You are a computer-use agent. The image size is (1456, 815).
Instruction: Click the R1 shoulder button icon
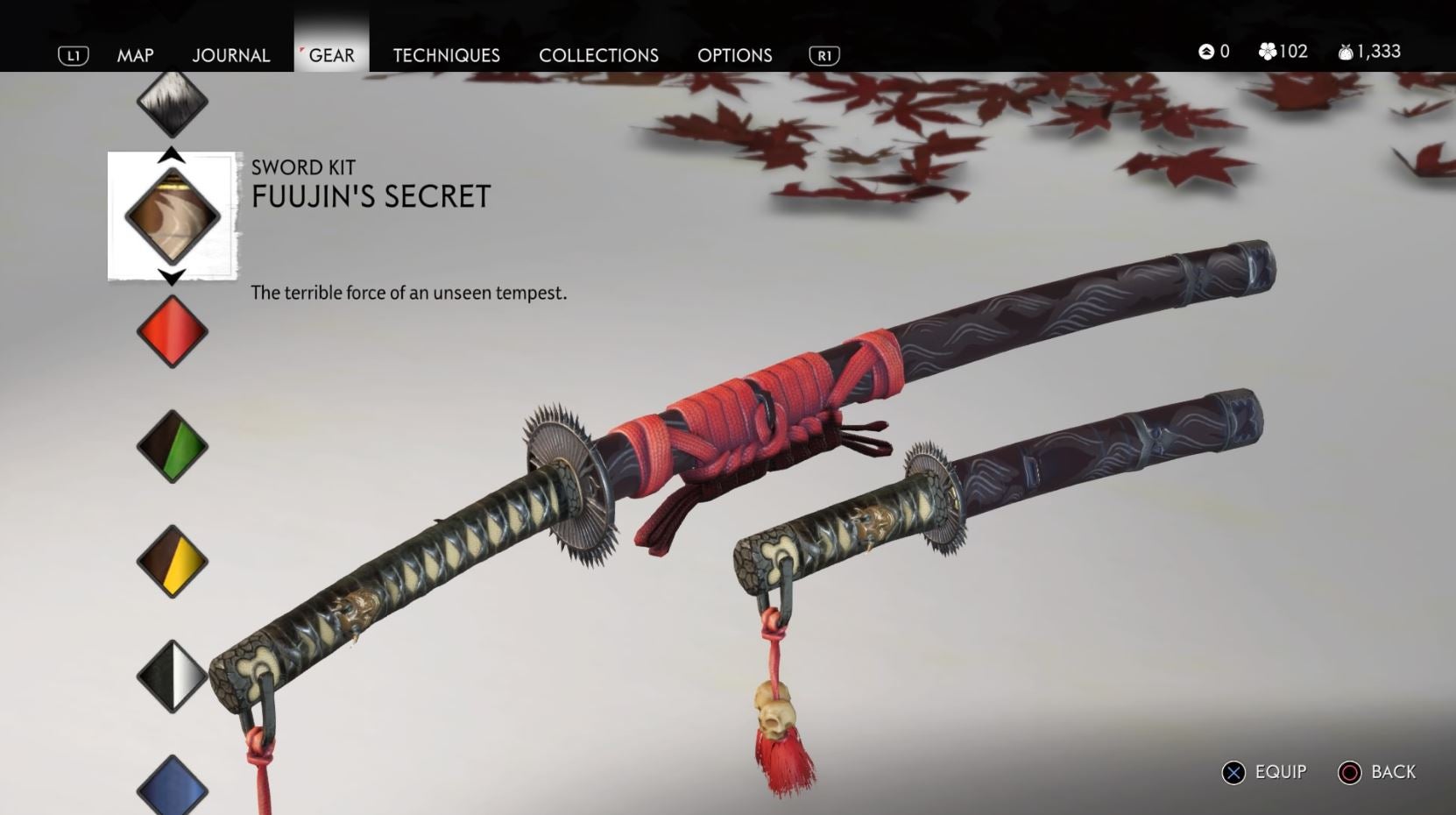[823, 54]
